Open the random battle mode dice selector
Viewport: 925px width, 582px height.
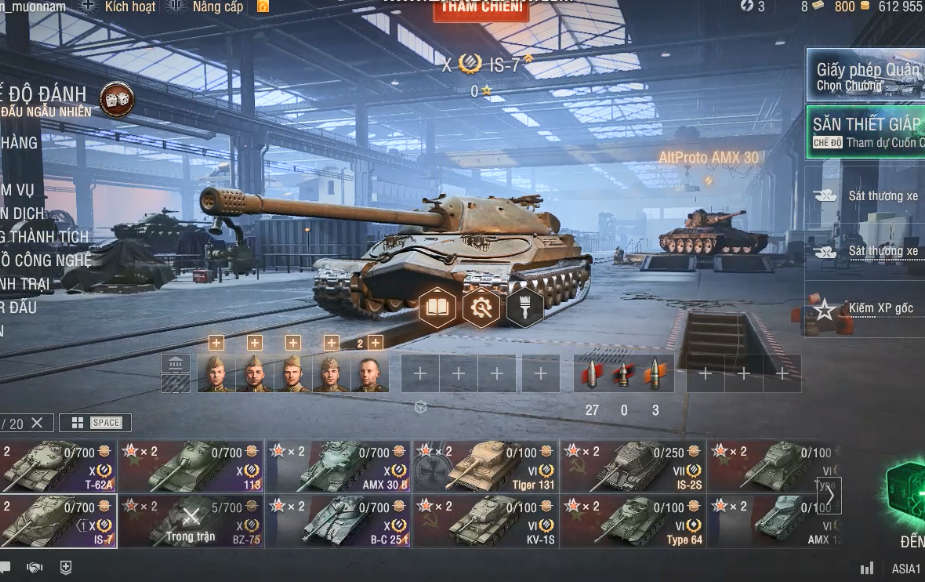[116, 99]
